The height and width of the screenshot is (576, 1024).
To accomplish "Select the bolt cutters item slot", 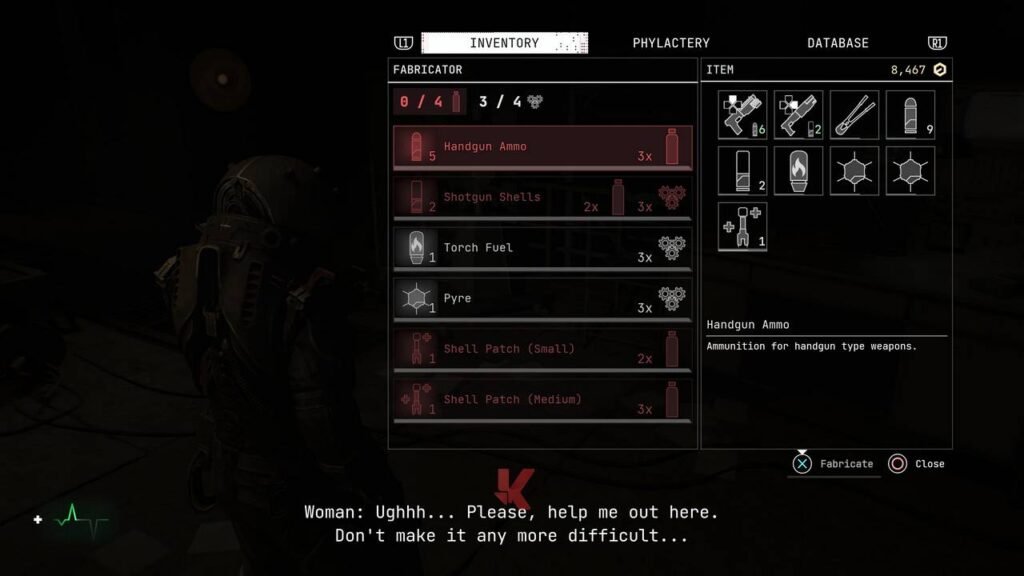I will click(854, 115).
